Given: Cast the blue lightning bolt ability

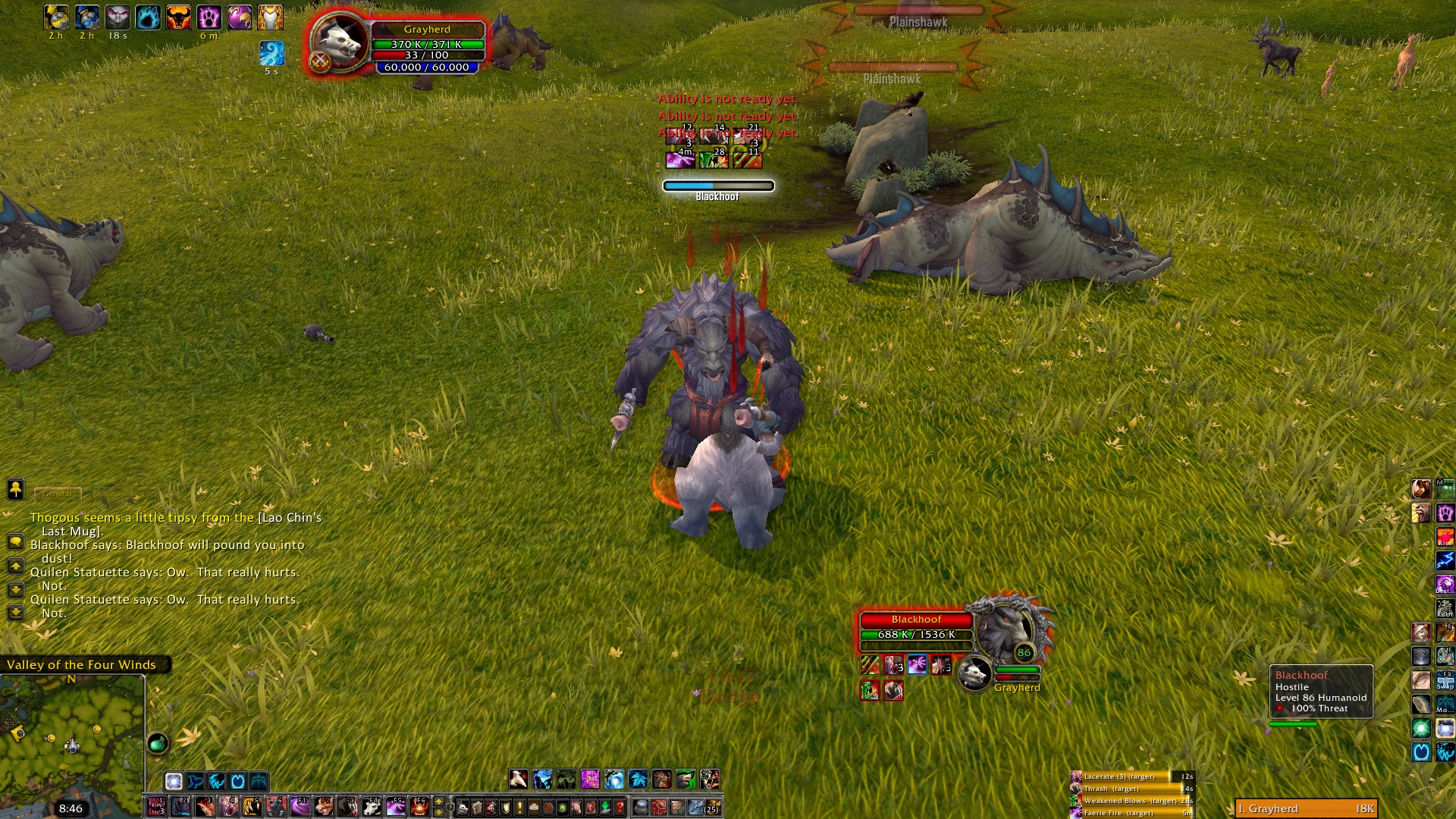Looking at the screenshot, I should tap(1445, 560).
